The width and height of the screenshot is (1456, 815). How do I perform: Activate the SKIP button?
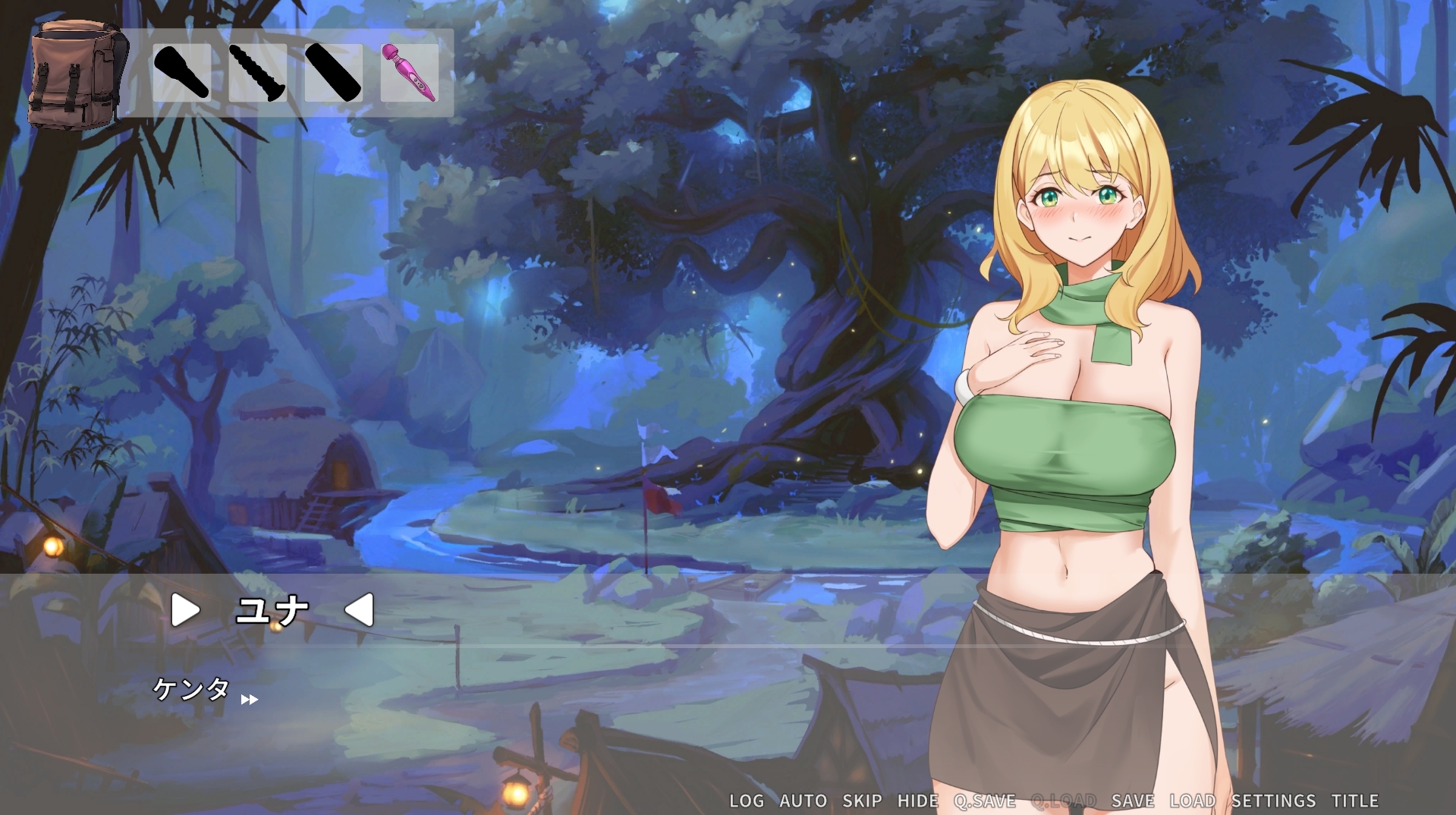(x=862, y=801)
